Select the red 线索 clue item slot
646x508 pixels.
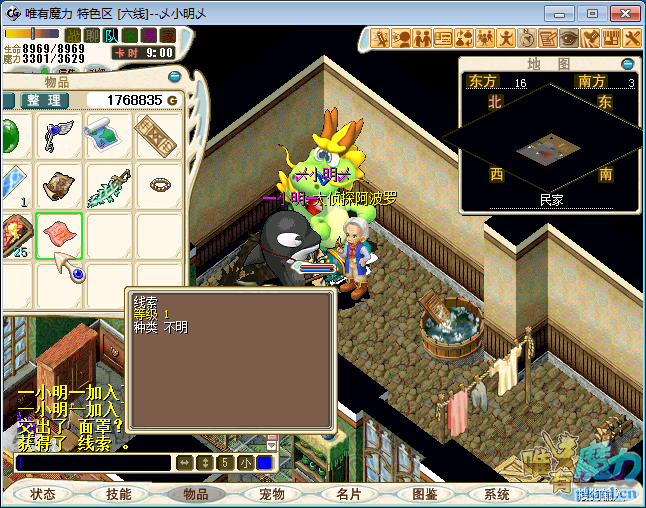click(x=59, y=236)
